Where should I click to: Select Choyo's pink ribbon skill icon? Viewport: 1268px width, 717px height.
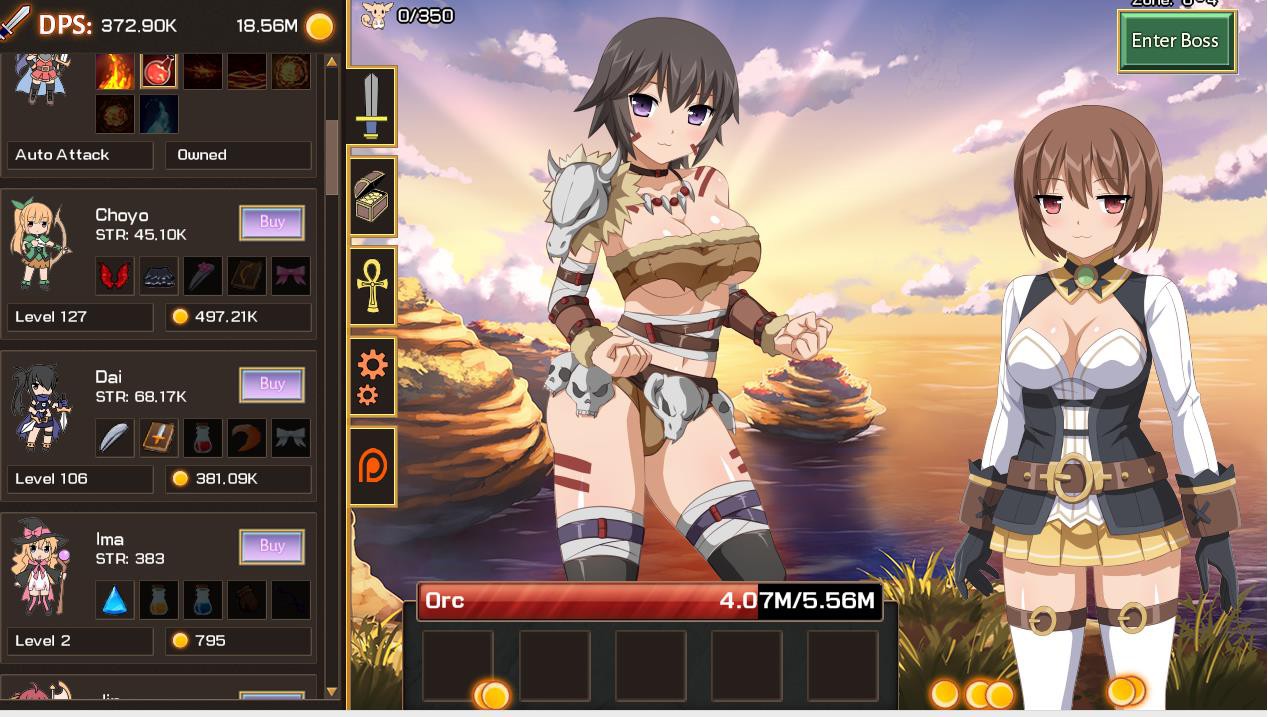(x=291, y=276)
